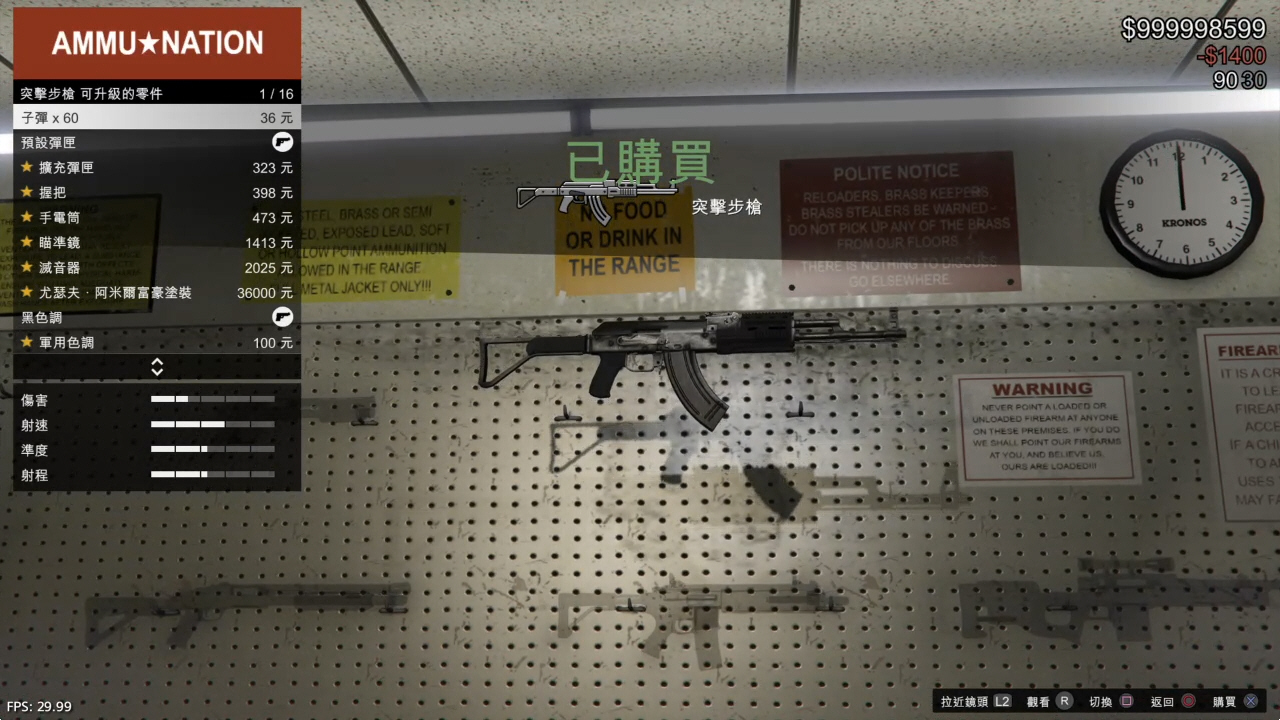Choose the 預設彈匣 default magazine entry
Screen dimensions: 1280x720
coord(157,143)
